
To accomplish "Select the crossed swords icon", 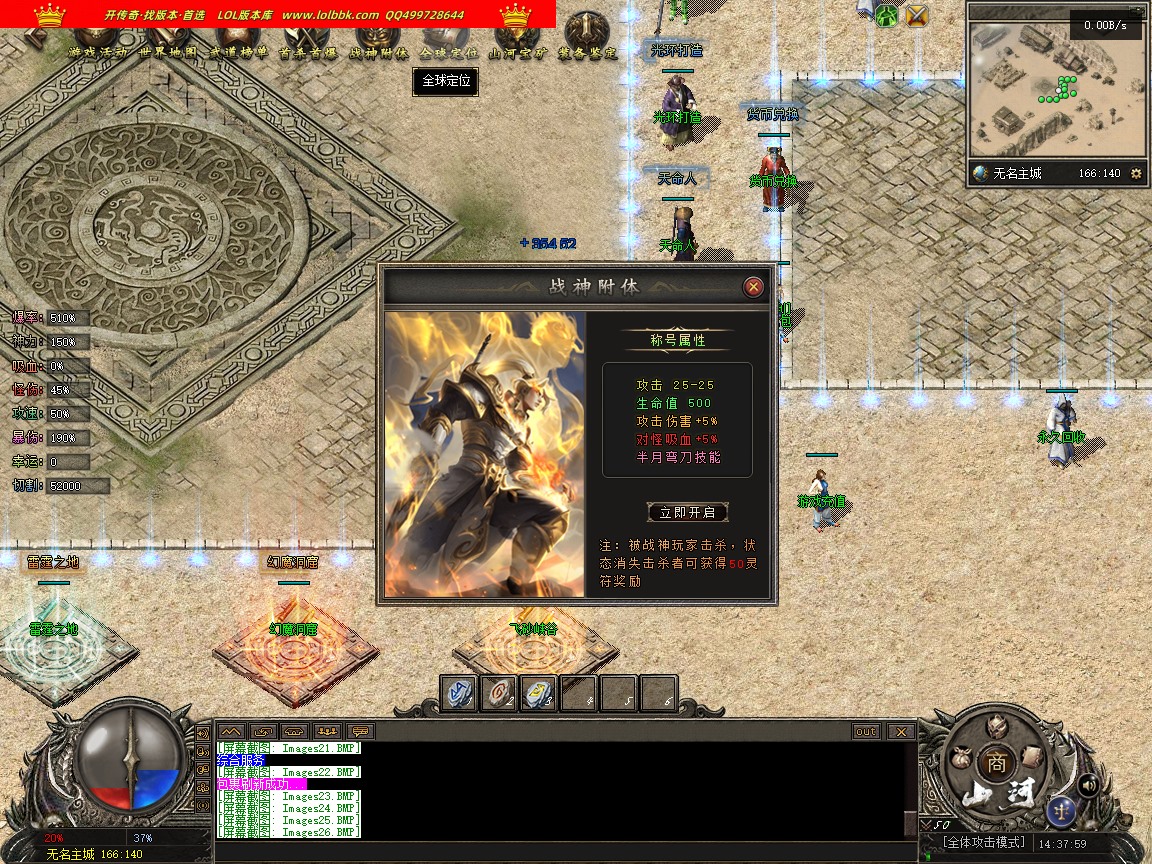I will [916, 15].
